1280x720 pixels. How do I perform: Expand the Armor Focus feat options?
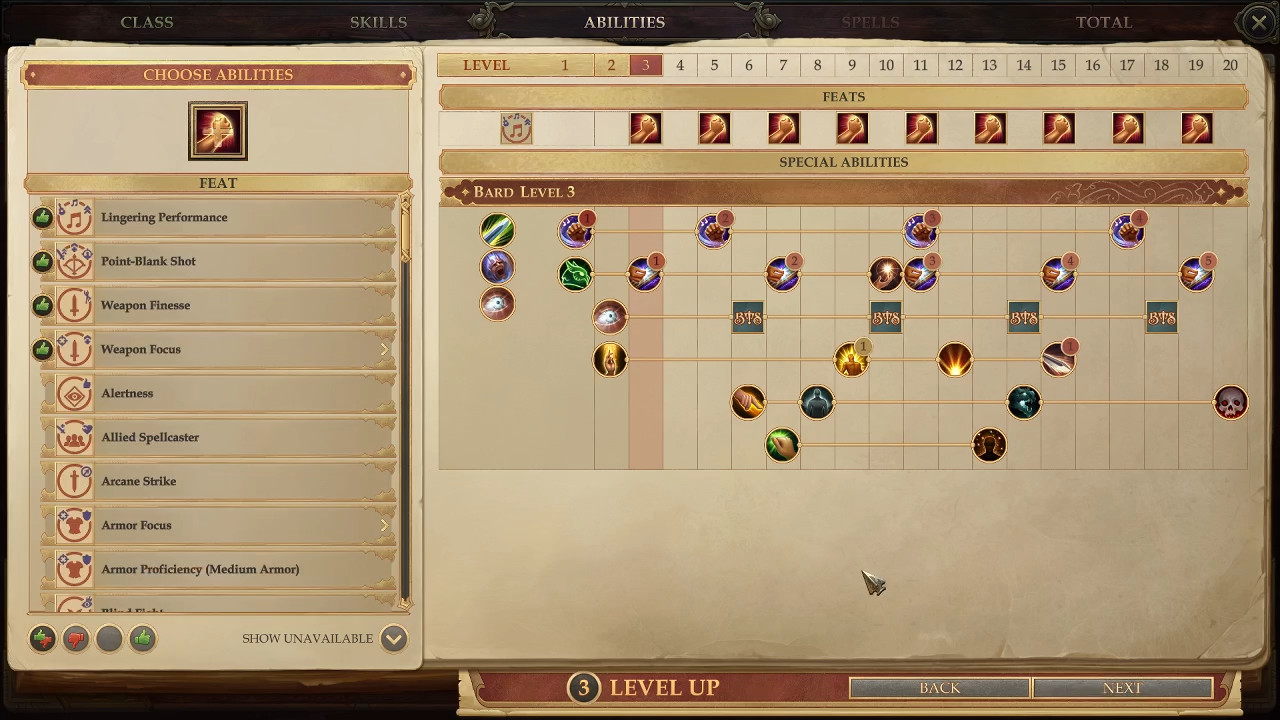point(384,525)
